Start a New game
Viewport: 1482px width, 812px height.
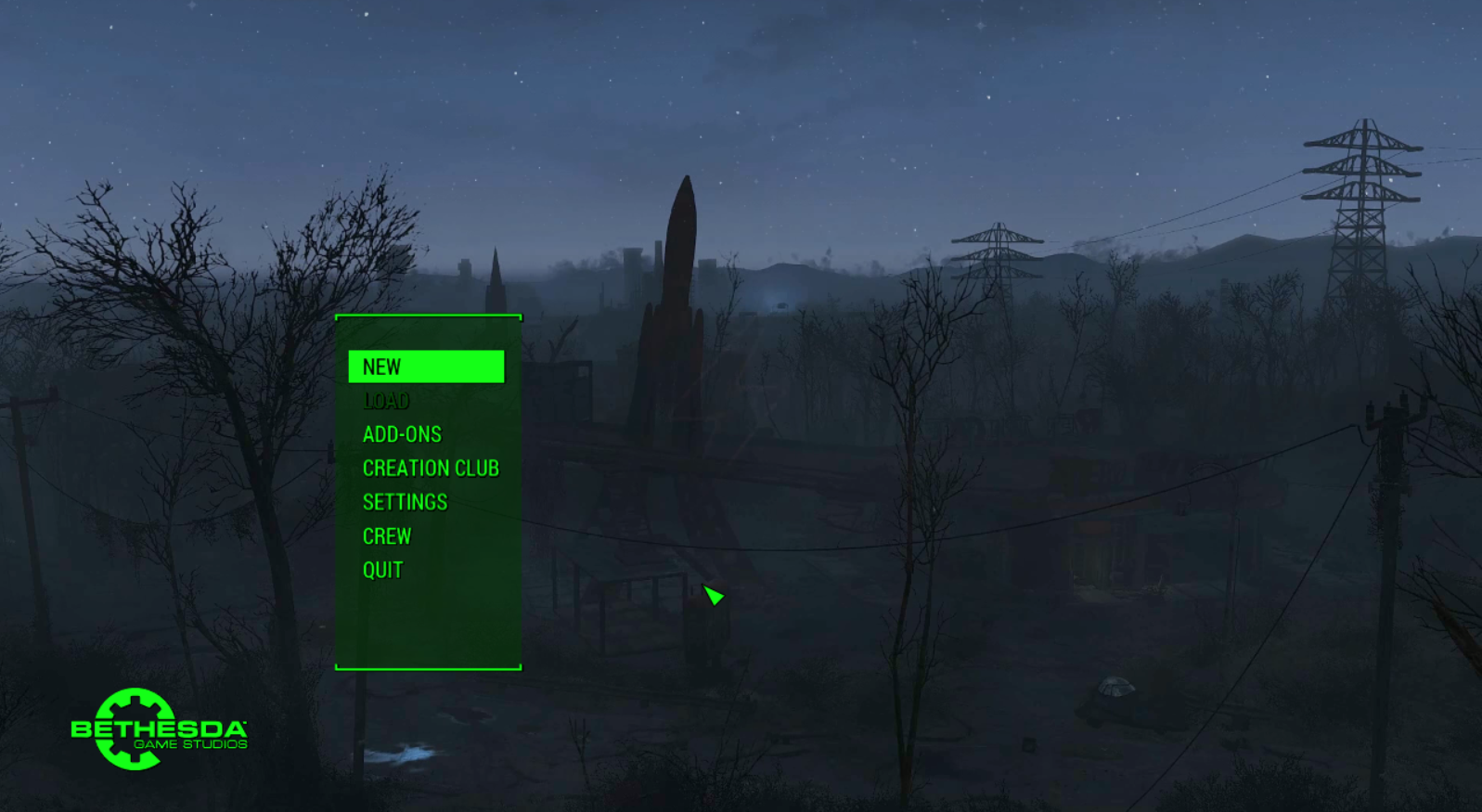(425, 367)
